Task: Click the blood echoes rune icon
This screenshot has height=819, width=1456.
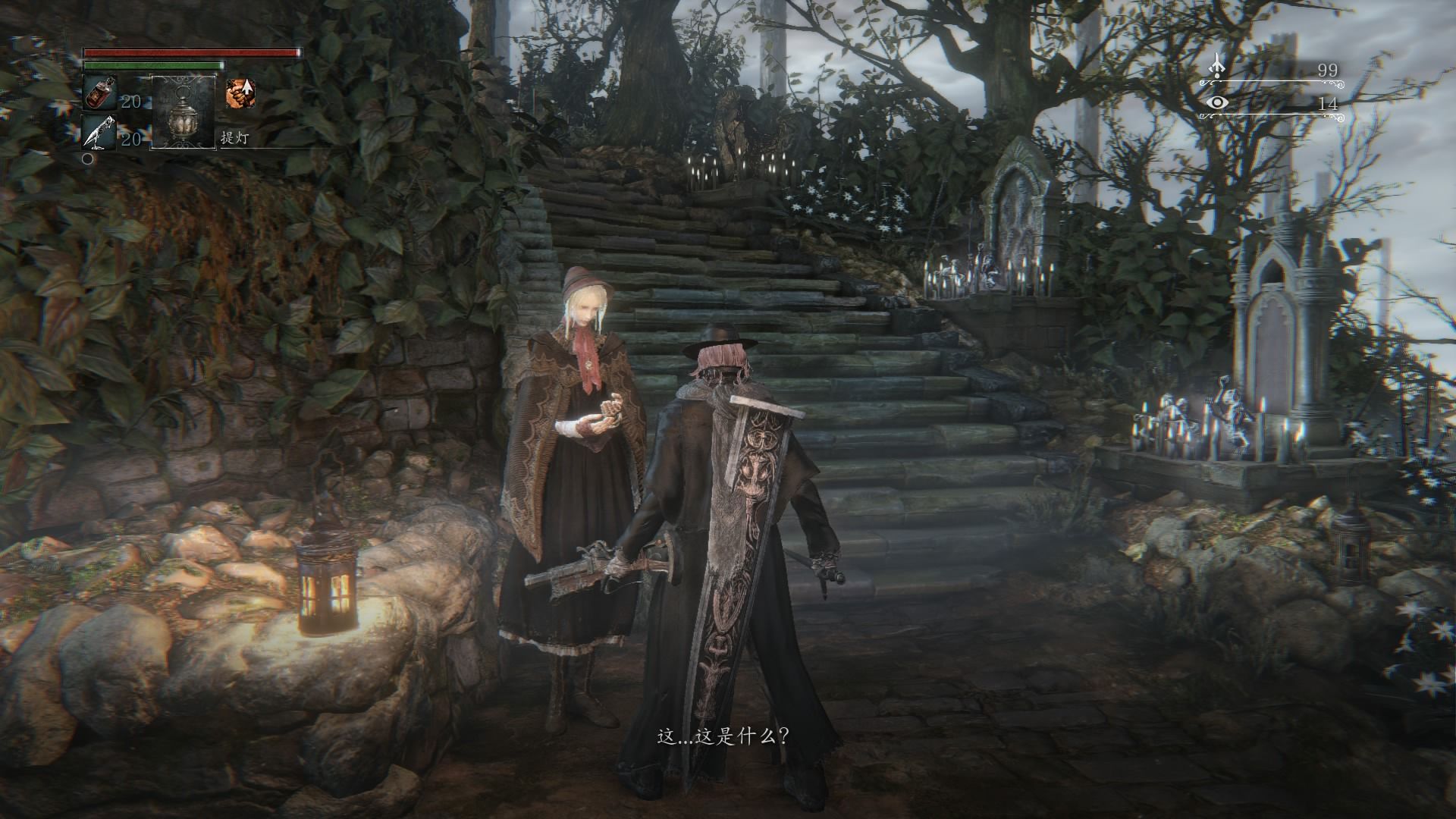Action: tap(1217, 66)
